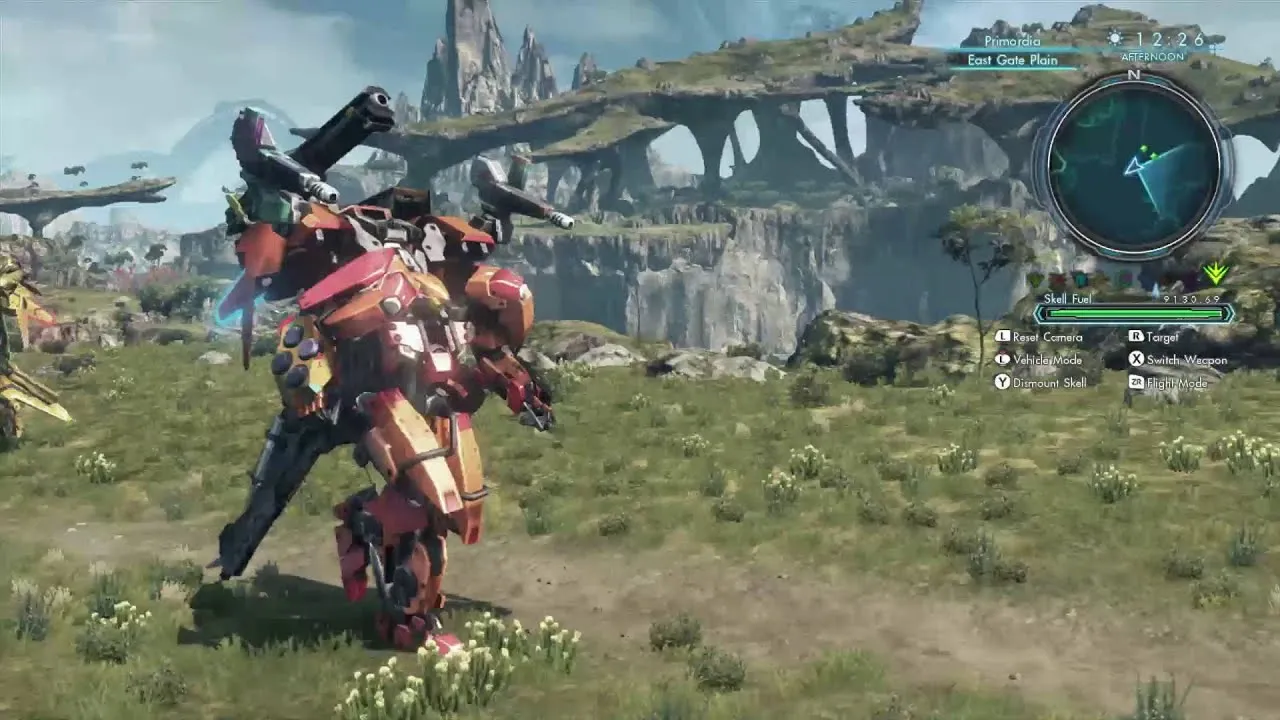Open the East Gate Plain area label

(x=1011, y=60)
